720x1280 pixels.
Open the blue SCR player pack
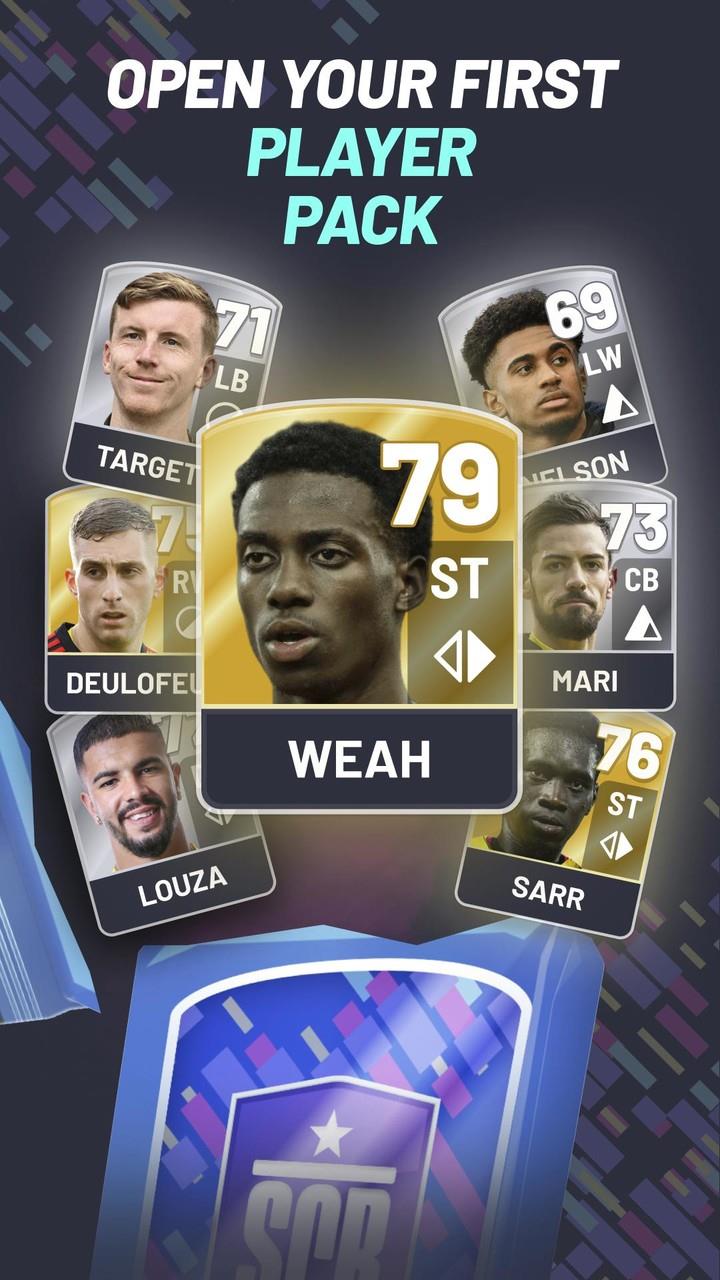click(350, 1120)
